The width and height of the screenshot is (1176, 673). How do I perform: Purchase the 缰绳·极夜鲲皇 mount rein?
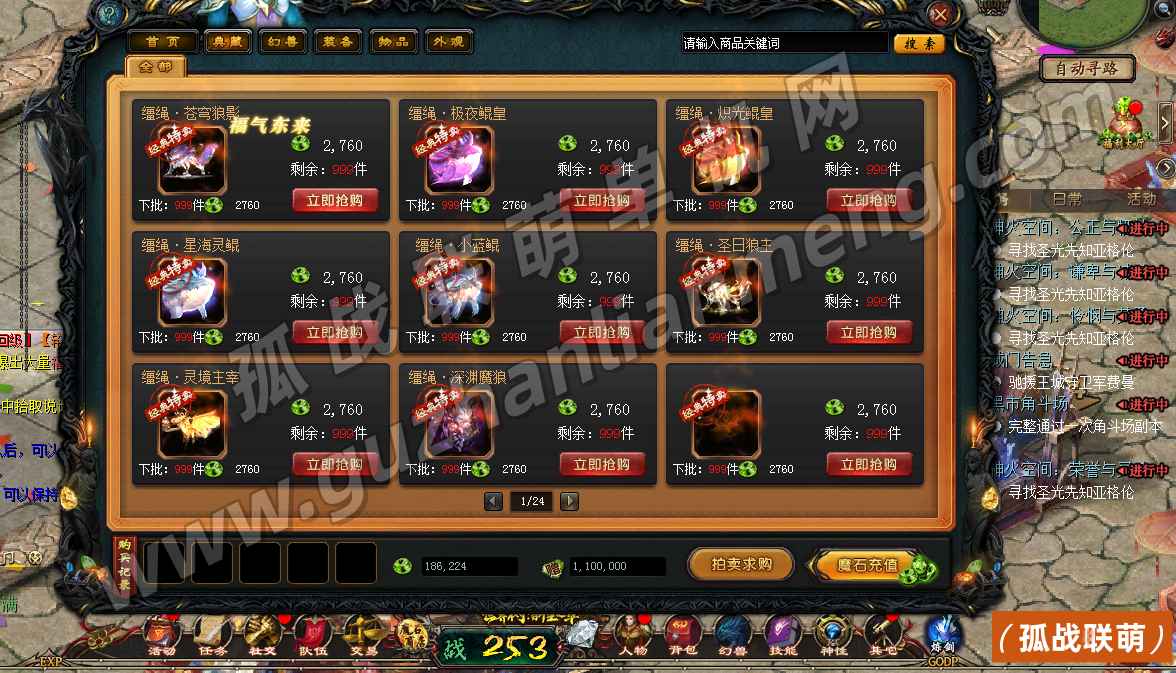coord(602,201)
